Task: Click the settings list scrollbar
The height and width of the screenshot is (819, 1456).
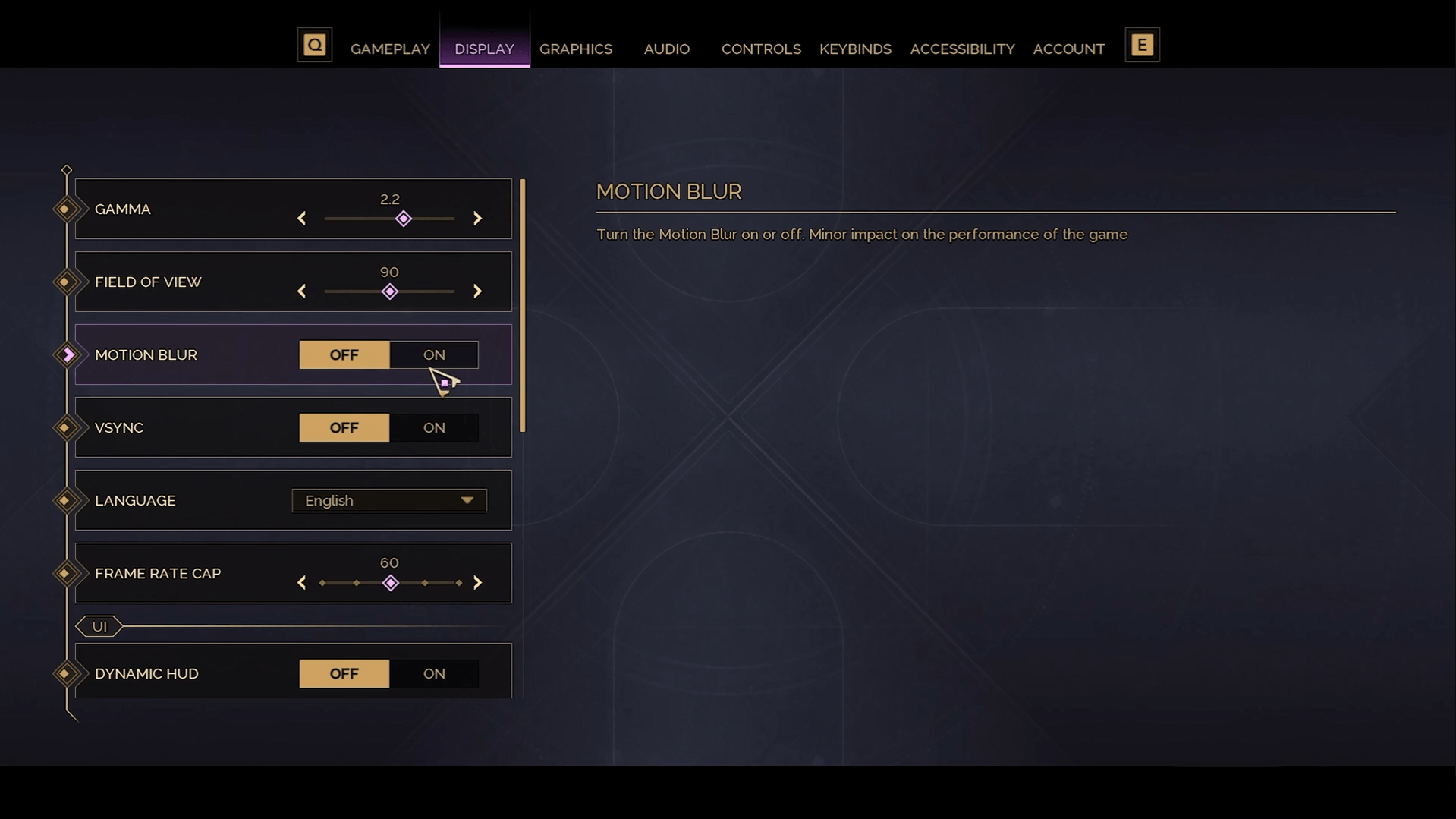Action: point(523,305)
